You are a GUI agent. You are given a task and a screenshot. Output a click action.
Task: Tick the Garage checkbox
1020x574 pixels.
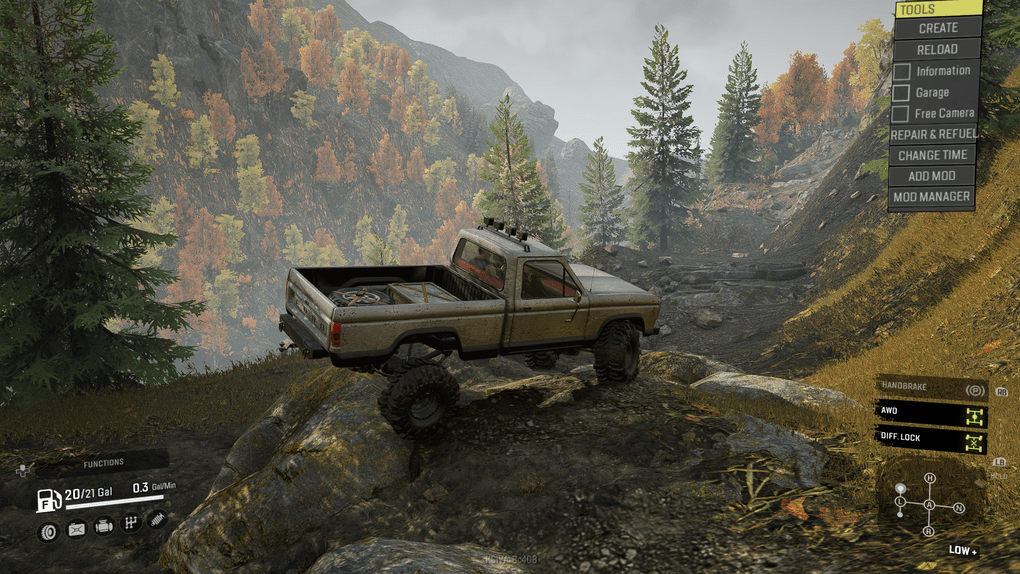[x=902, y=93]
